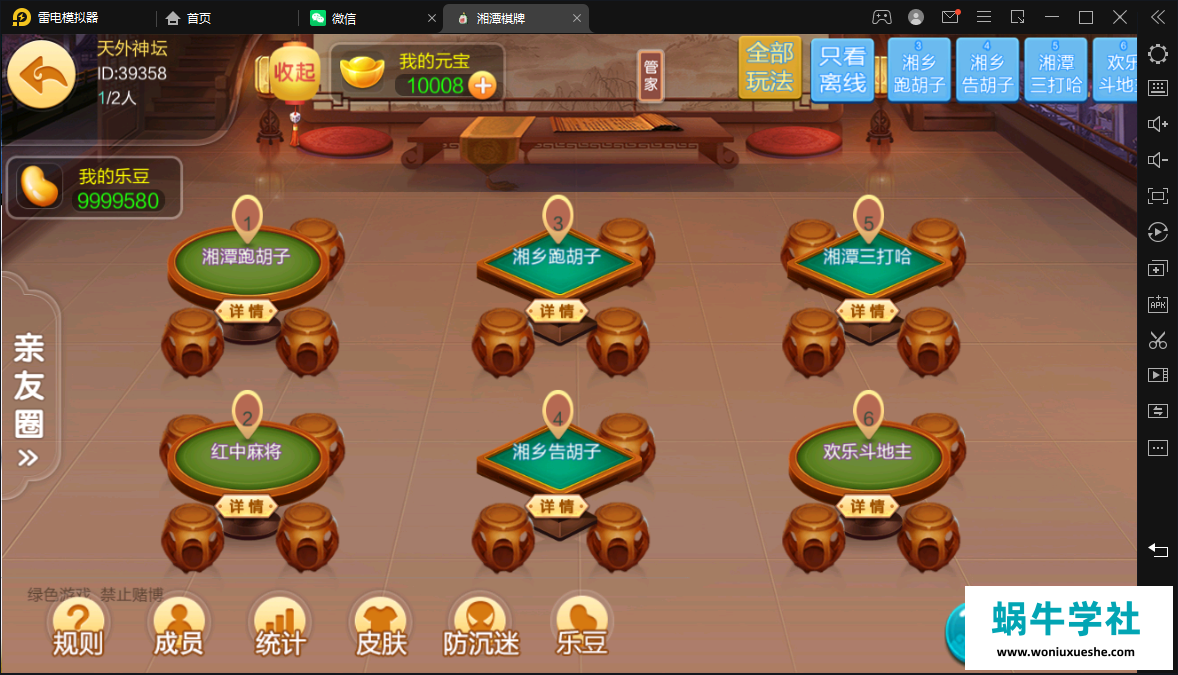
Task: Expand the 亲友圈 side panel
Action: [29, 400]
